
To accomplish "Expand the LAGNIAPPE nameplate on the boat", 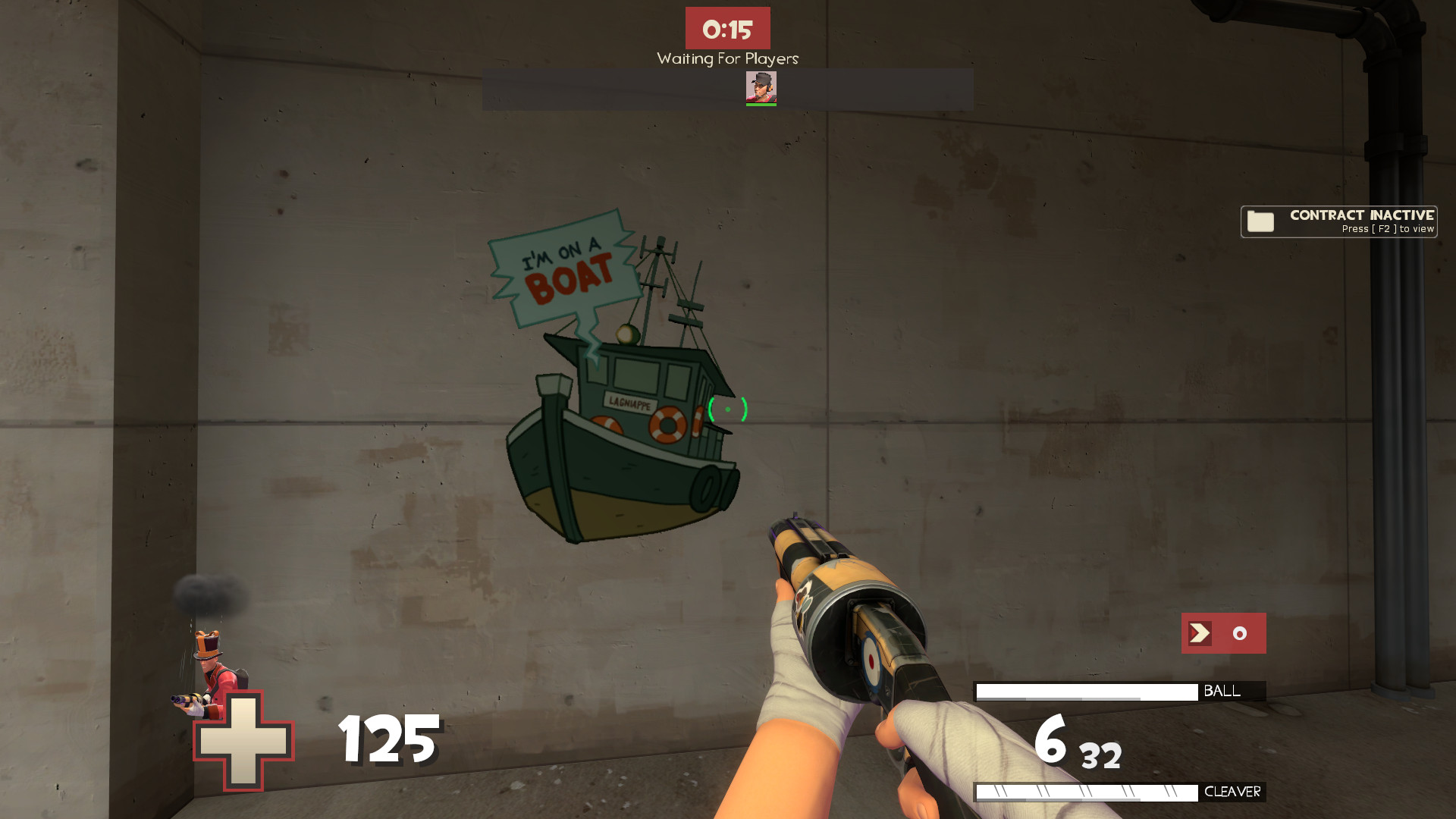I will pos(632,403).
